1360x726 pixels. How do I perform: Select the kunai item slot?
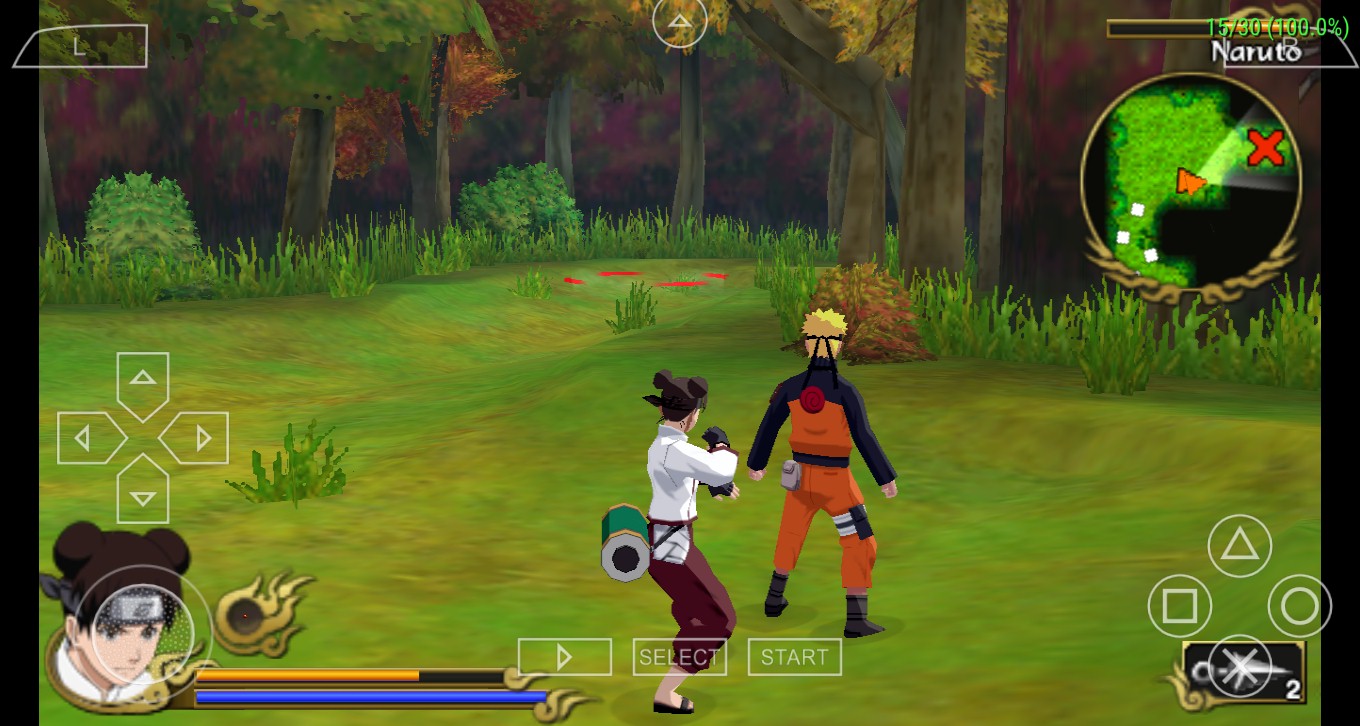pyautogui.click(x=1245, y=673)
